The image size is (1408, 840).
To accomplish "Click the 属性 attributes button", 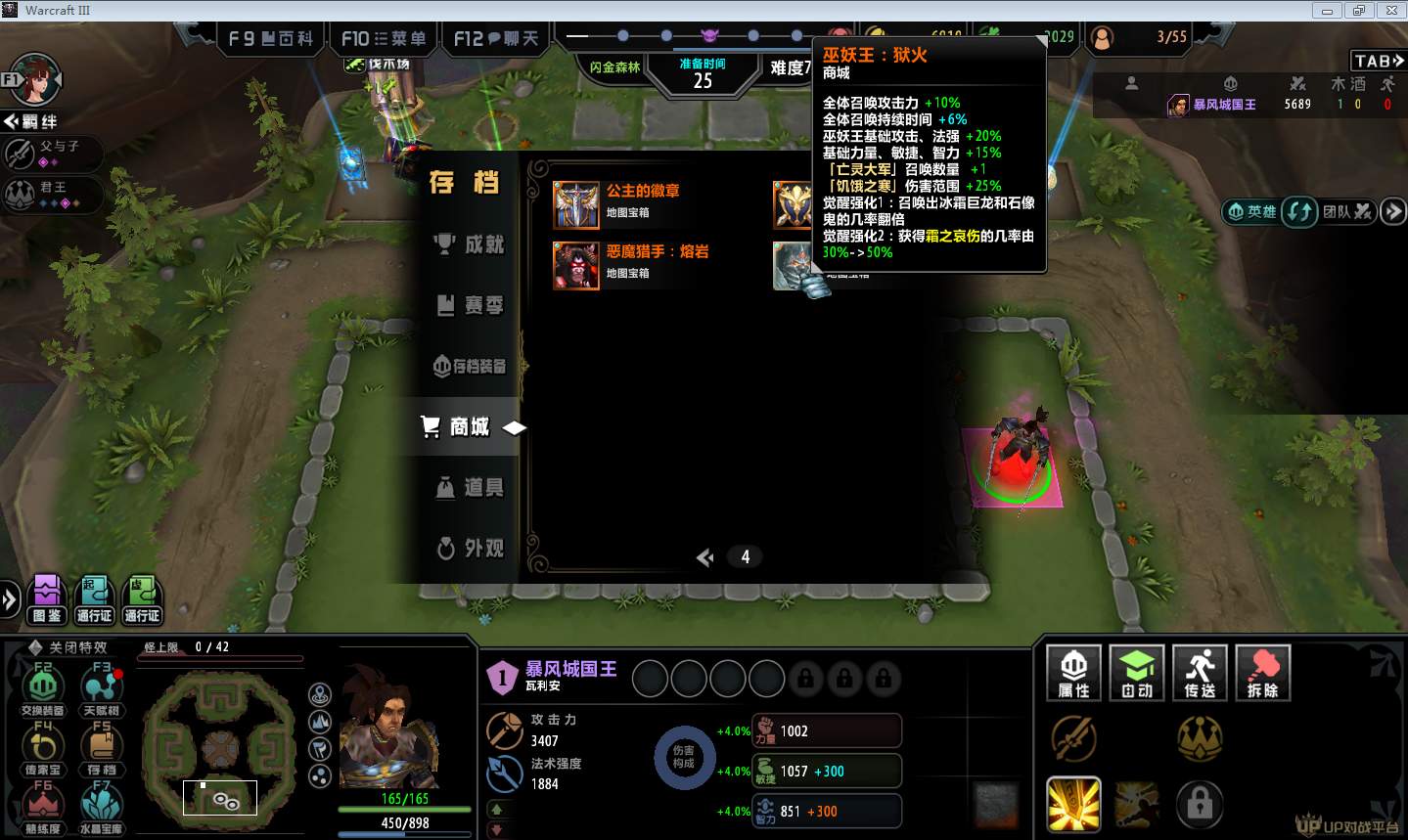I will tap(1073, 673).
